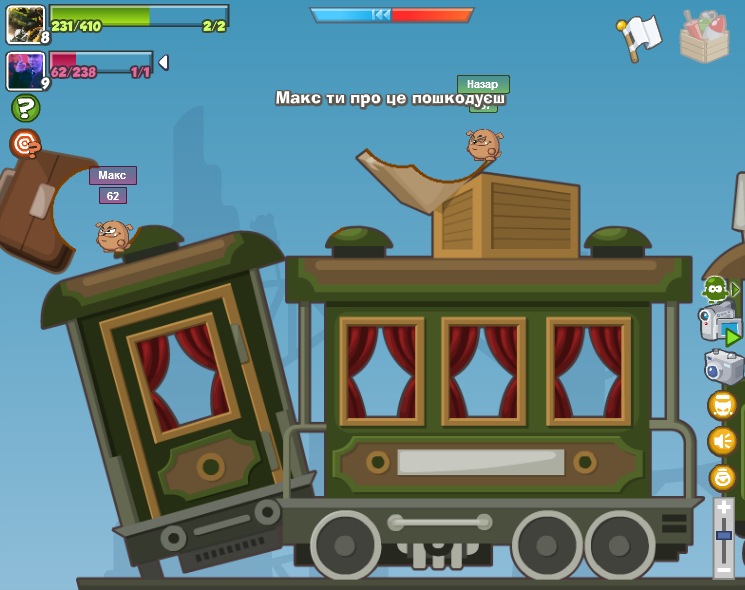Select the green team player avatar

(x=25, y=24)
